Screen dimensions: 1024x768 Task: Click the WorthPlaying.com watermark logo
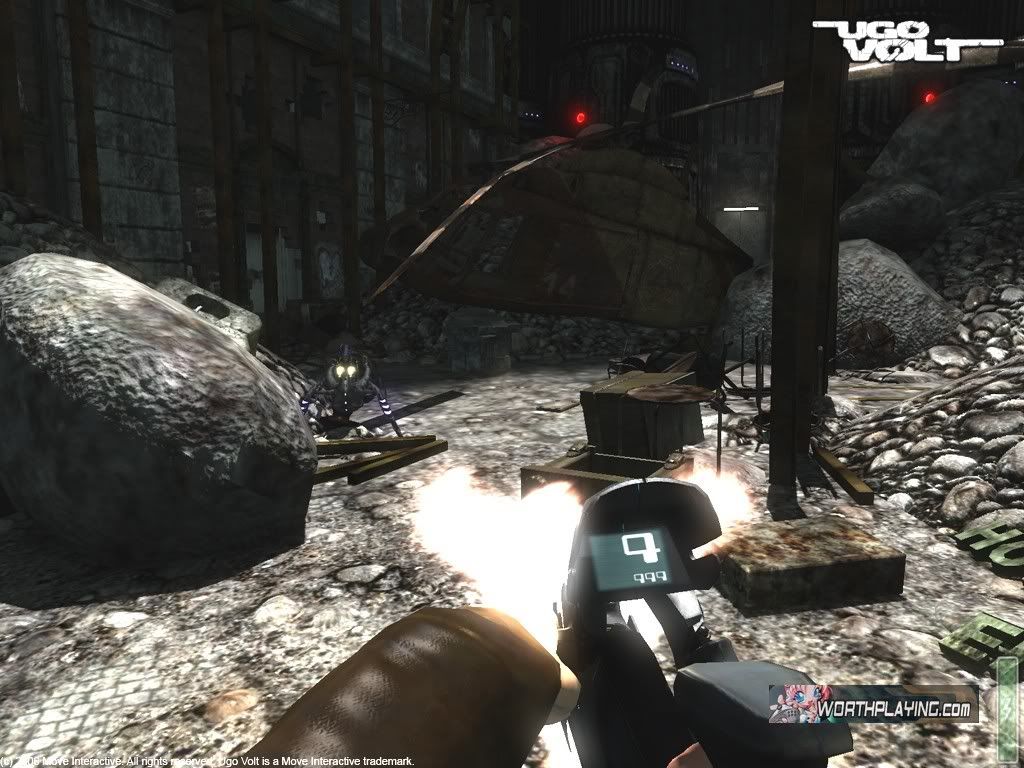click(x=871, y=705)
